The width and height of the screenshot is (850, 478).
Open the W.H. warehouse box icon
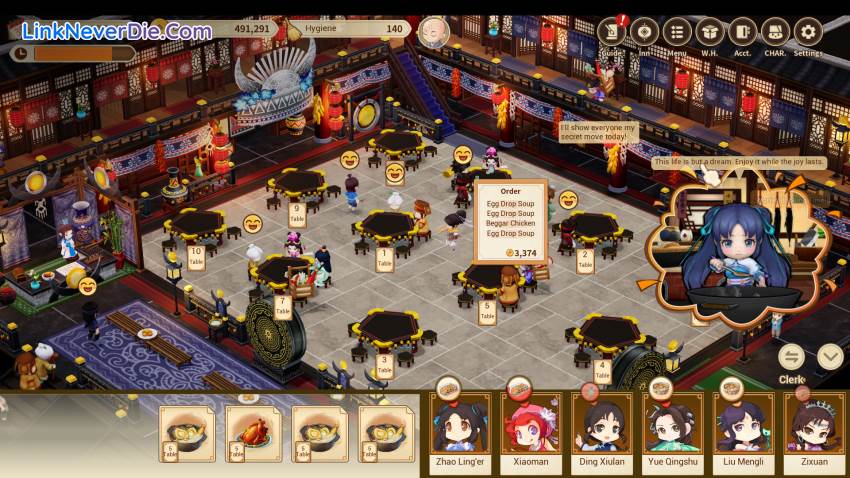(x=710, y=31)
